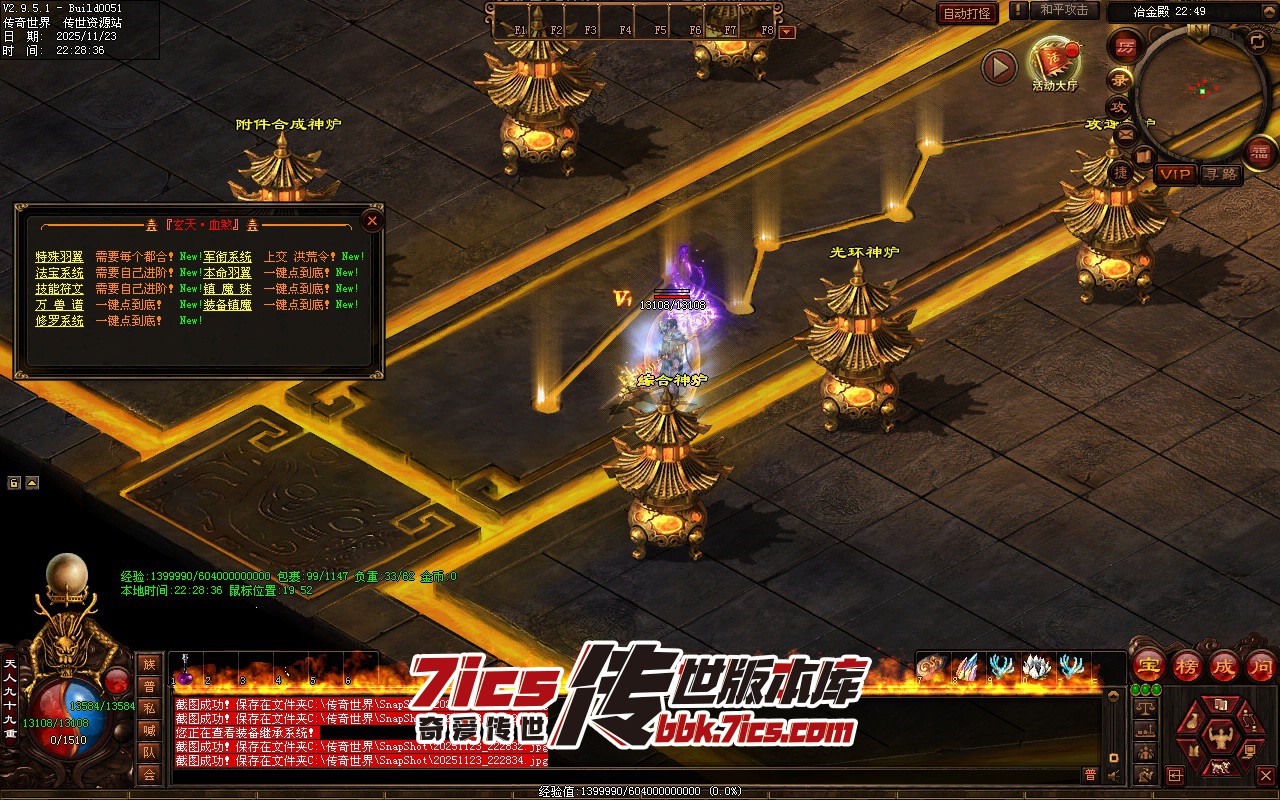Select the 镇魔珠 link

[228, 289]
